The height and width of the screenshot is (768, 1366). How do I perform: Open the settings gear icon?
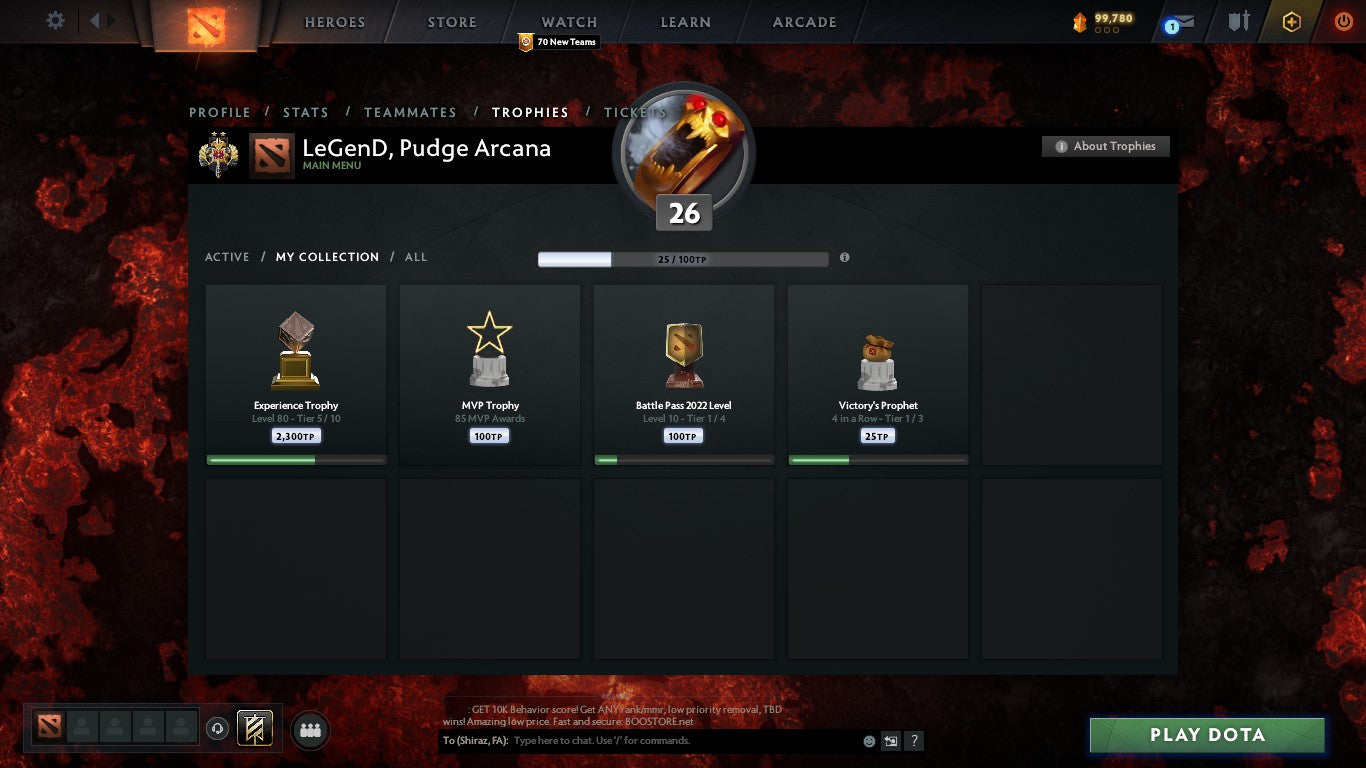[x=57, y=19]
